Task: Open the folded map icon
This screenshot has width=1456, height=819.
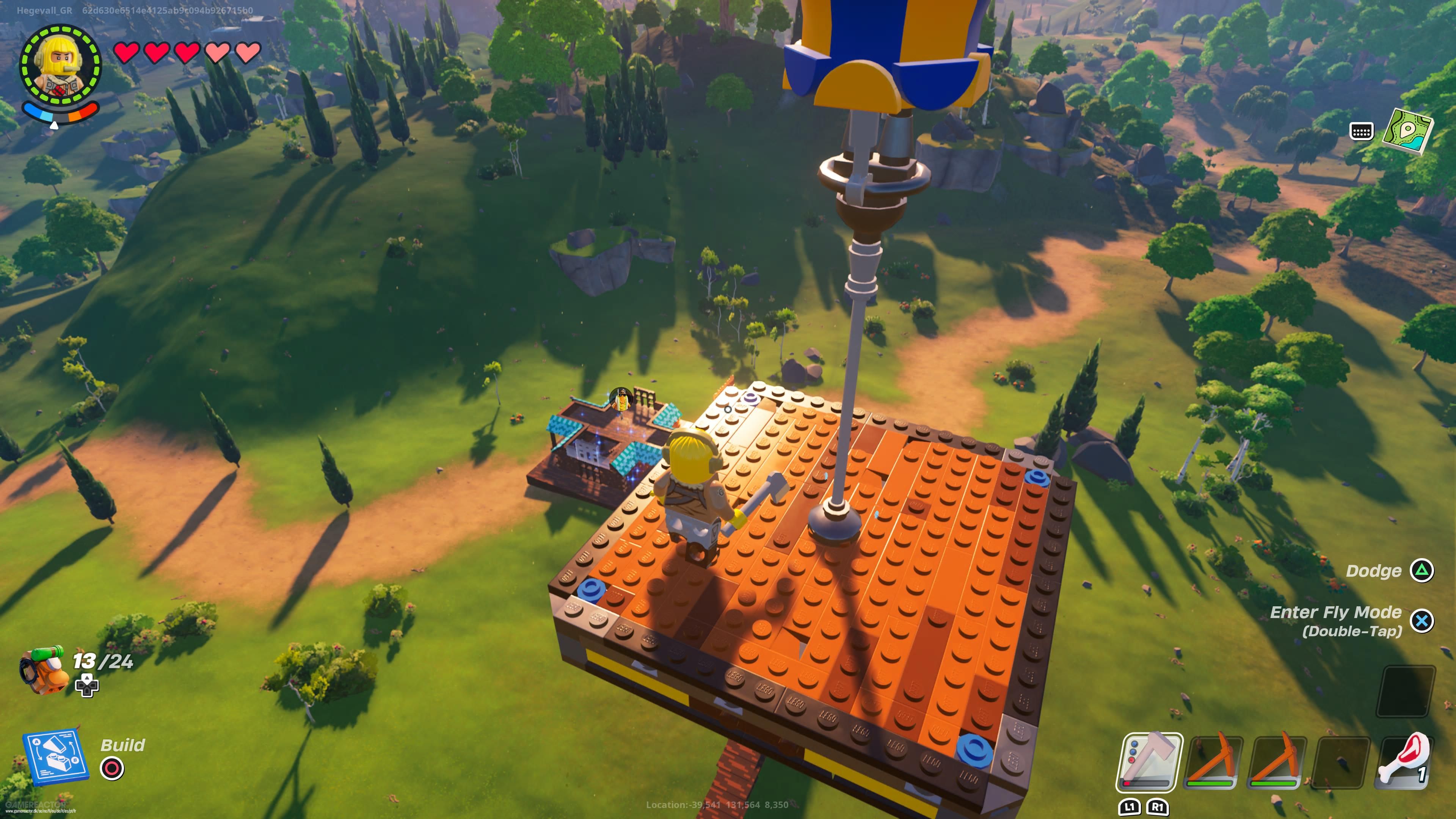Action: click(x=1407, y=131)
